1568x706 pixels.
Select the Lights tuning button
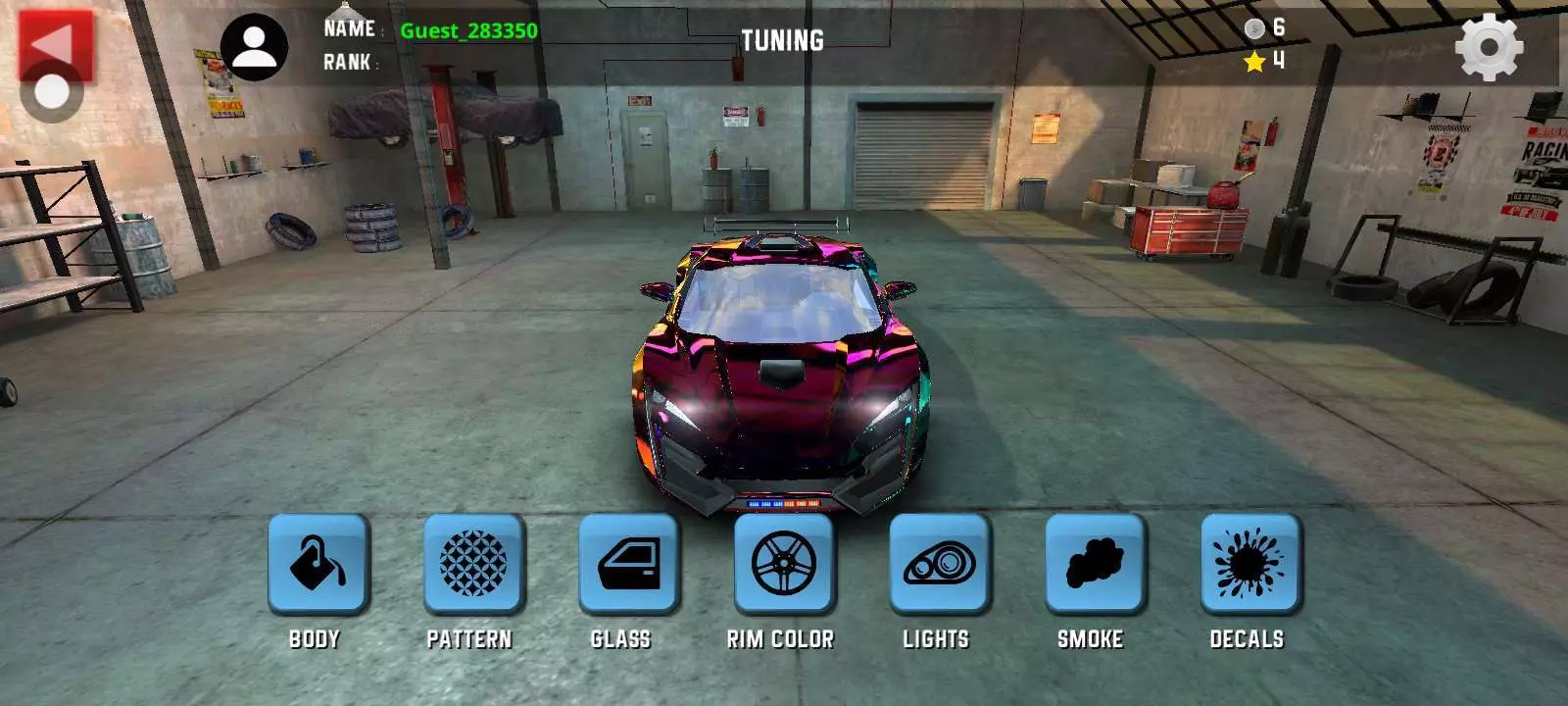[x=939, y=564]
